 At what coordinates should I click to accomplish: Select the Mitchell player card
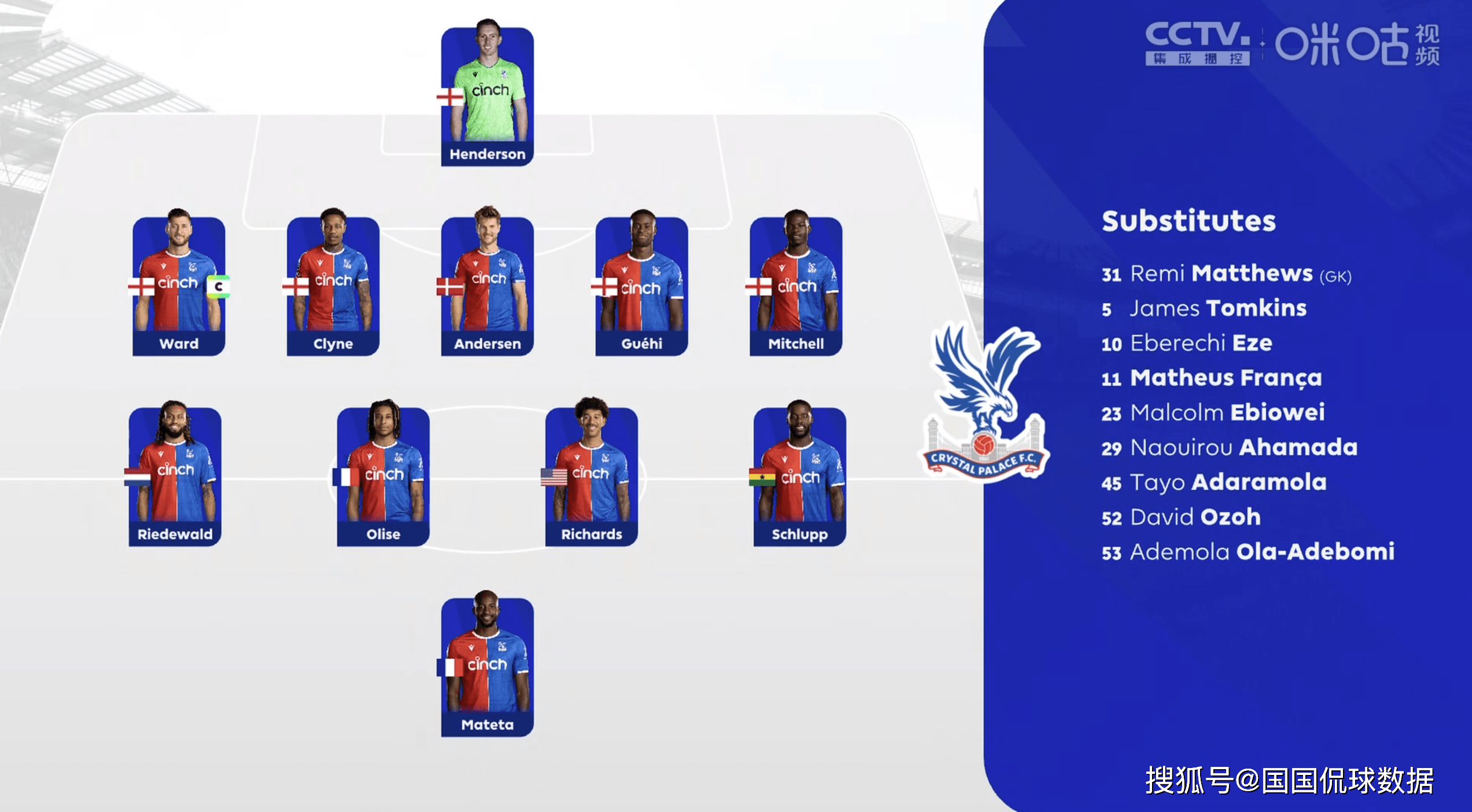point(796,285)
